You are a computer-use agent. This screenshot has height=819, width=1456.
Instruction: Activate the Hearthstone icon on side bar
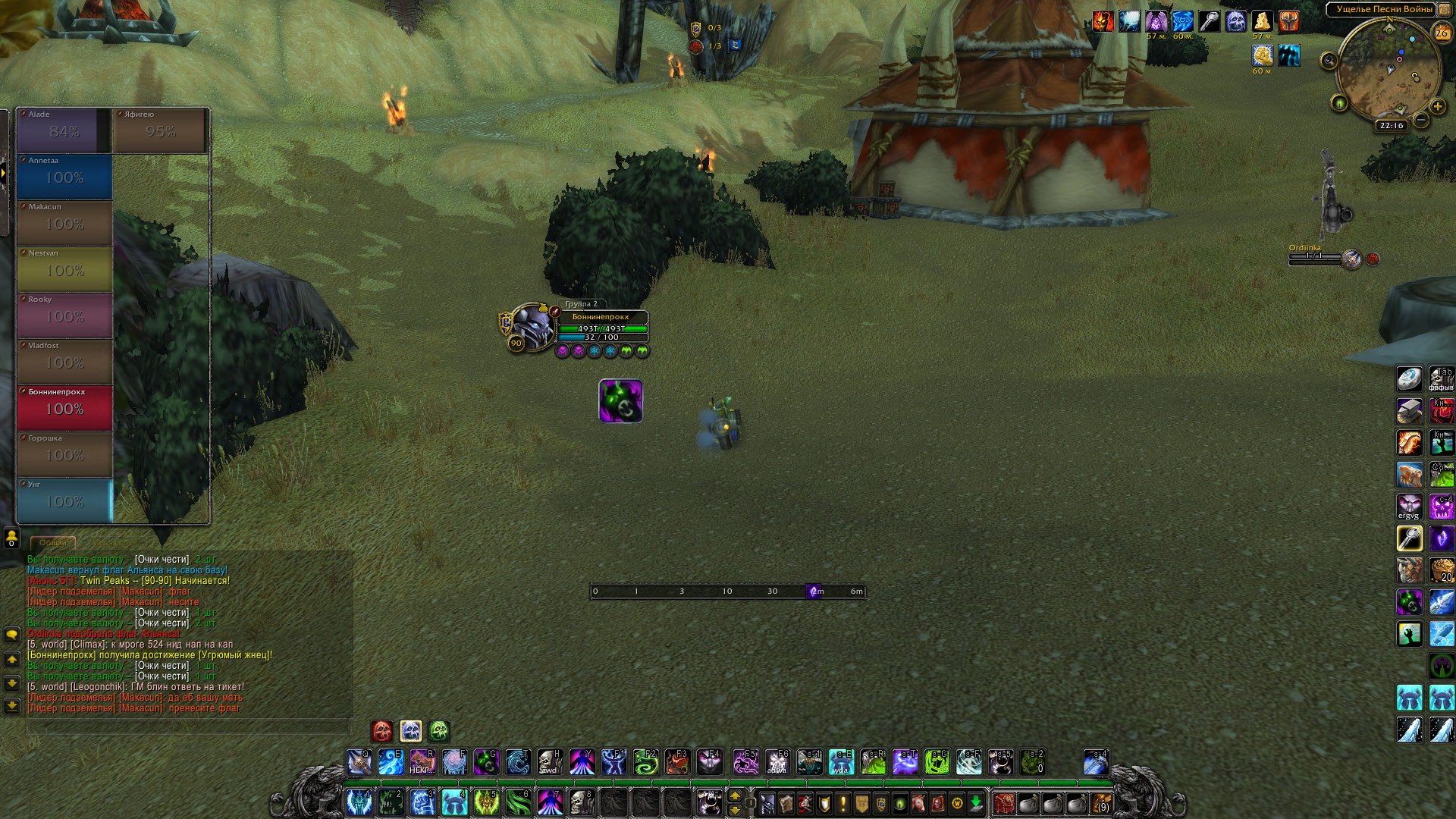pyautogui.click(x=1410, y=378)
